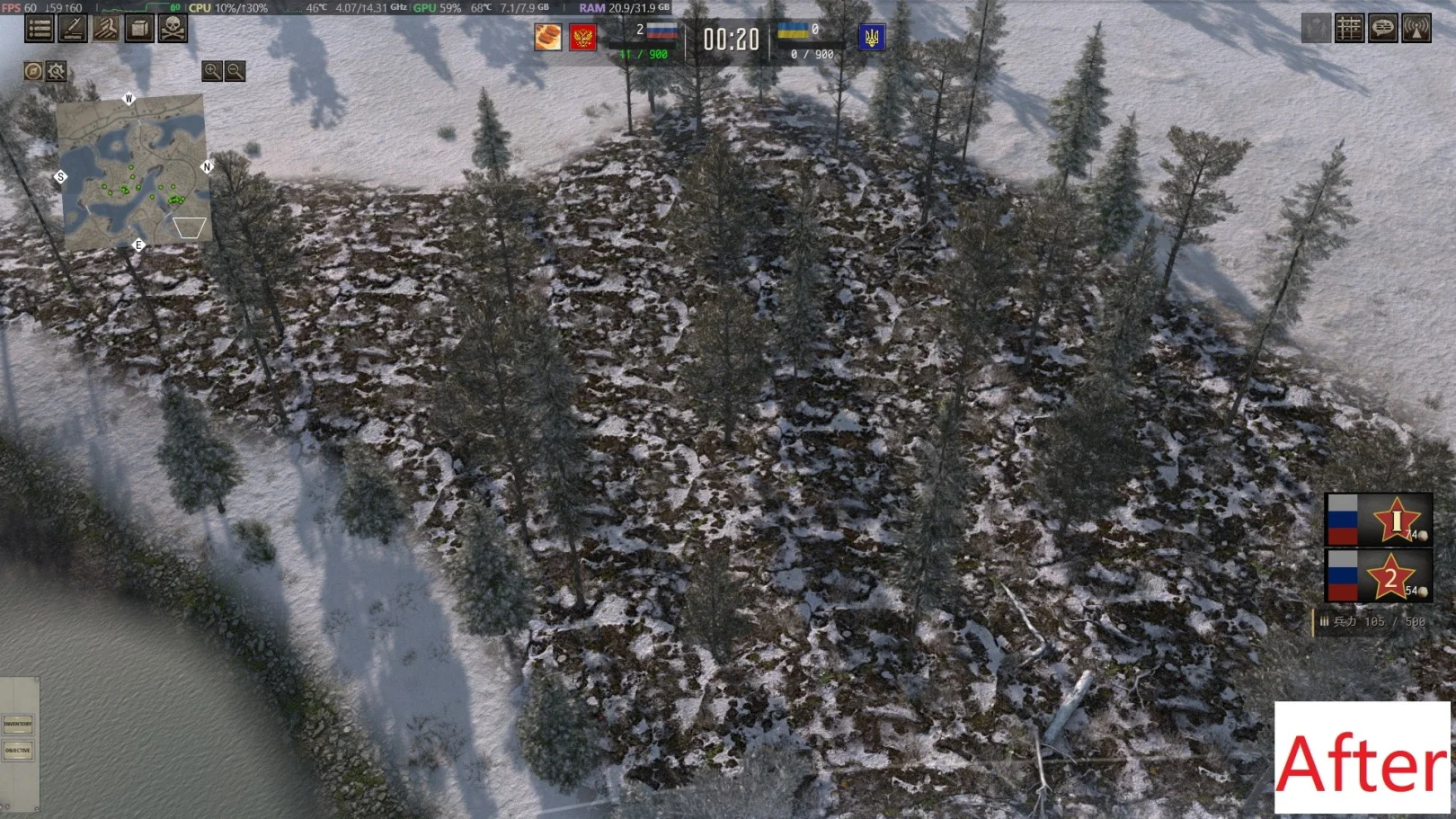Open the gear settings icon above the minimap

click(x=56, y=71)
